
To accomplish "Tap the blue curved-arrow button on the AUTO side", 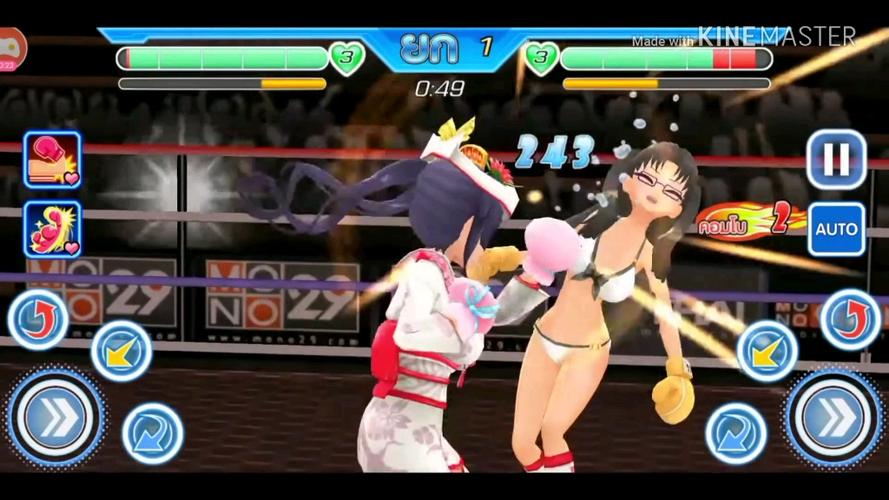I will [736, 433].
